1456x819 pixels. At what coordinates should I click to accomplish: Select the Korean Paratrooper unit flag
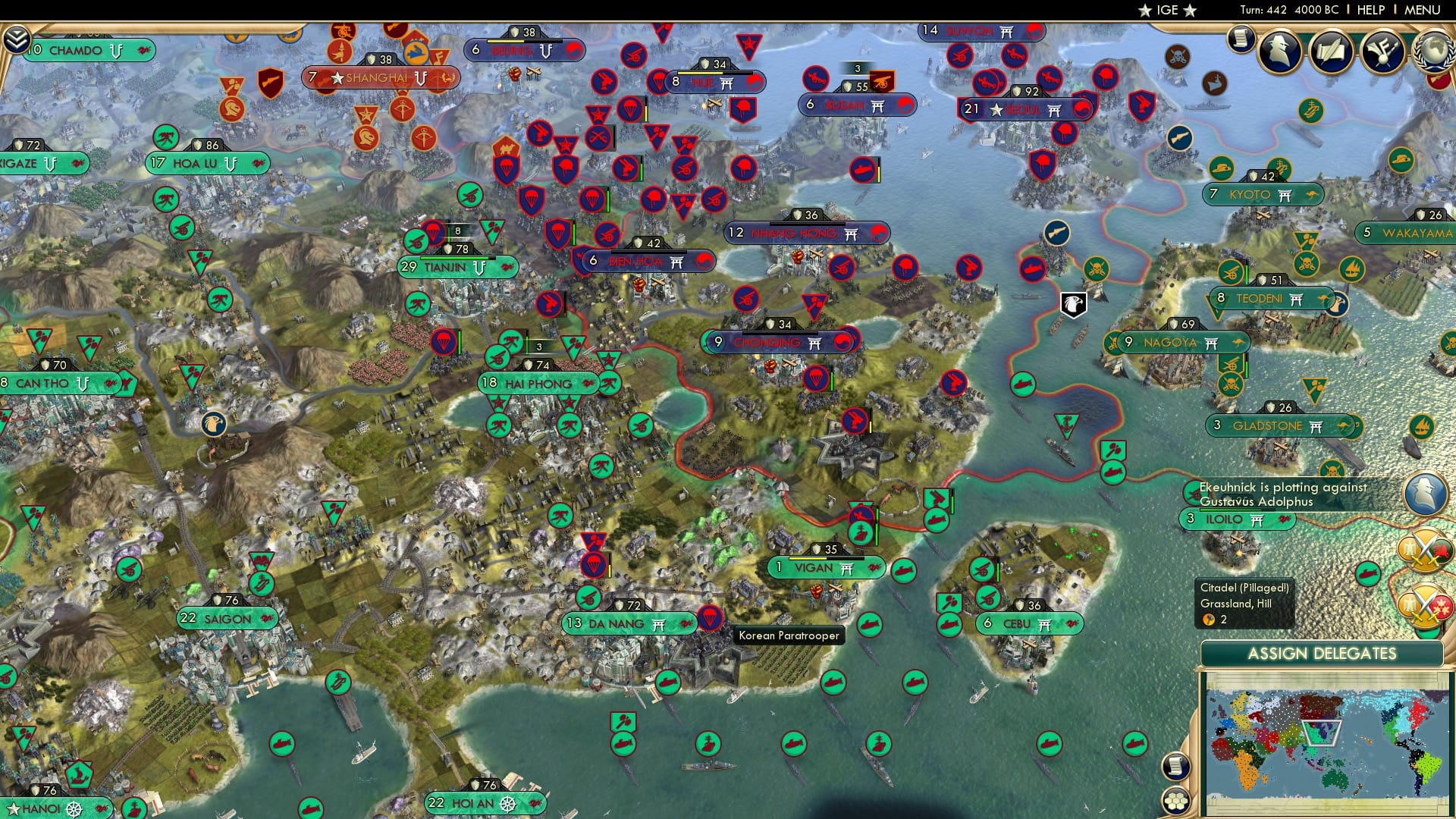click(709, 618)
